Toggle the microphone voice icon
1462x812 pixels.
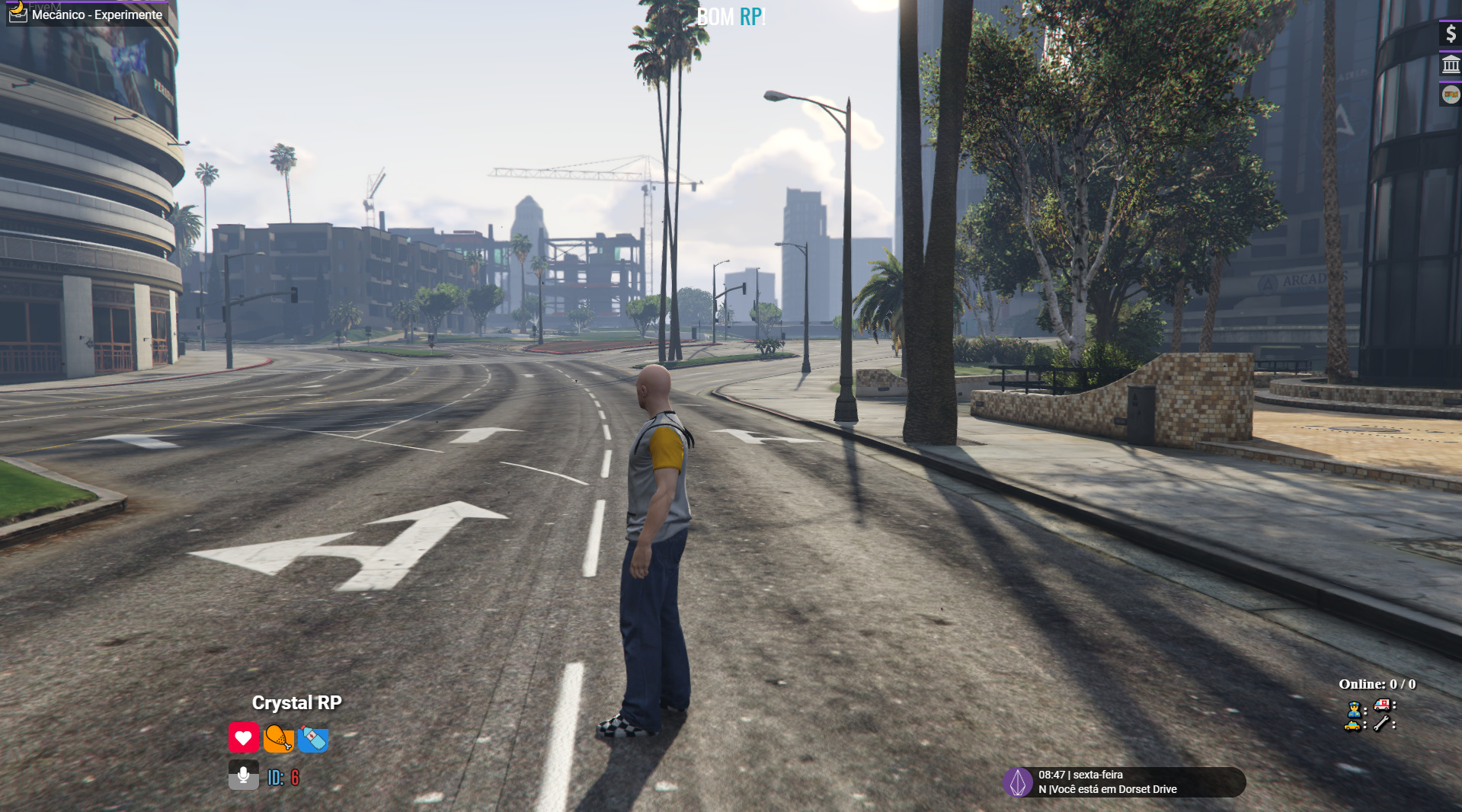click(x=244, y=775)
